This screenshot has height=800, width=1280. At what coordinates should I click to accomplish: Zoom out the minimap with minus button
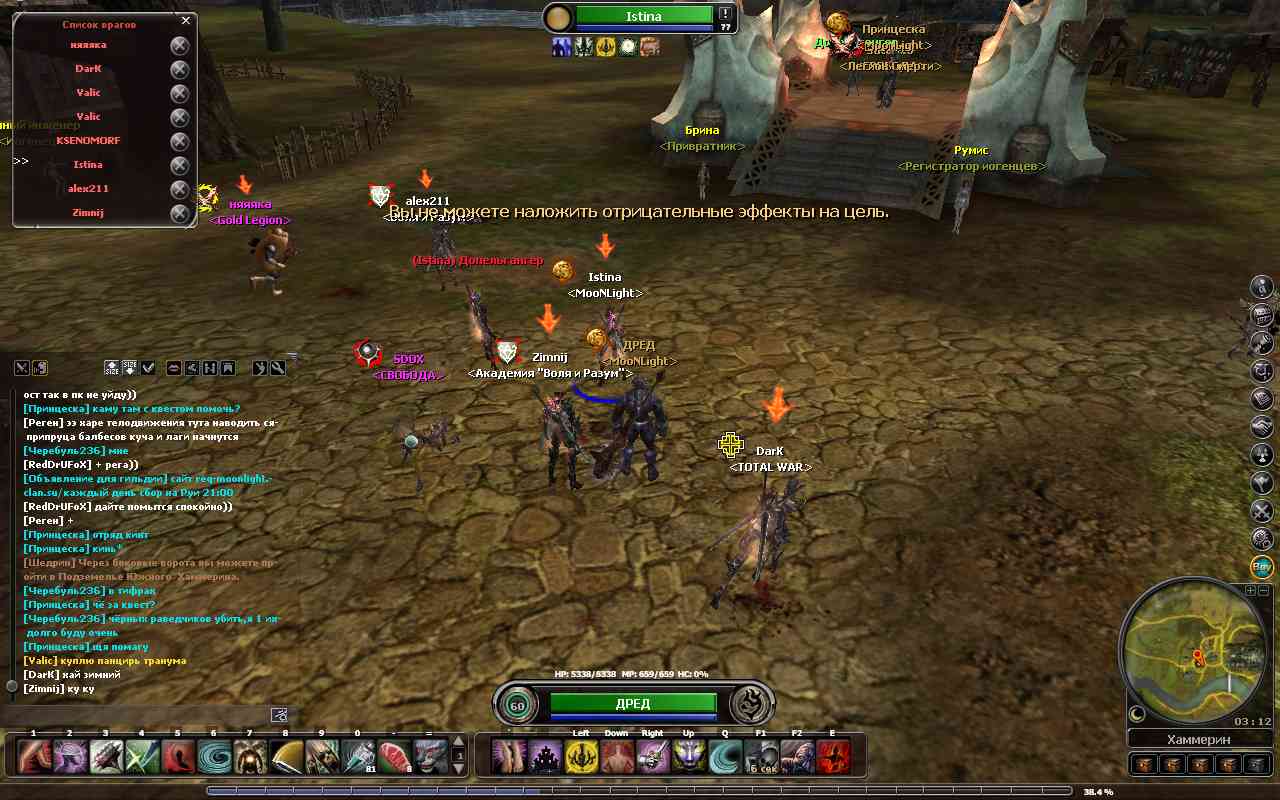(1263, 591)
